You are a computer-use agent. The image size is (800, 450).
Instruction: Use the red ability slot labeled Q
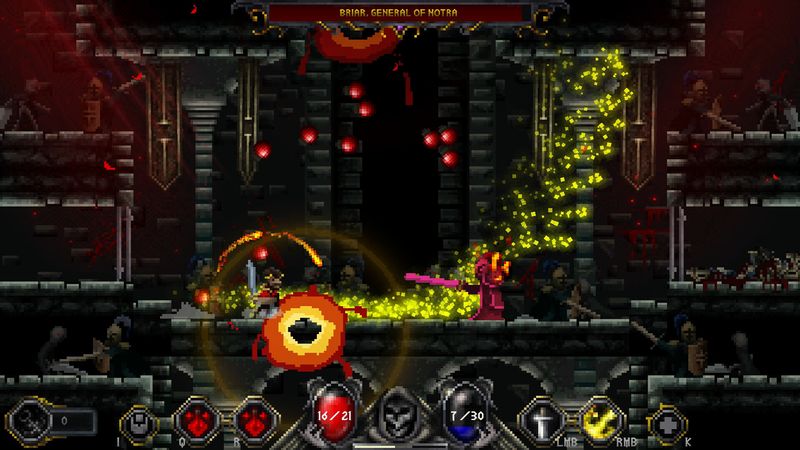coord(194,421)
